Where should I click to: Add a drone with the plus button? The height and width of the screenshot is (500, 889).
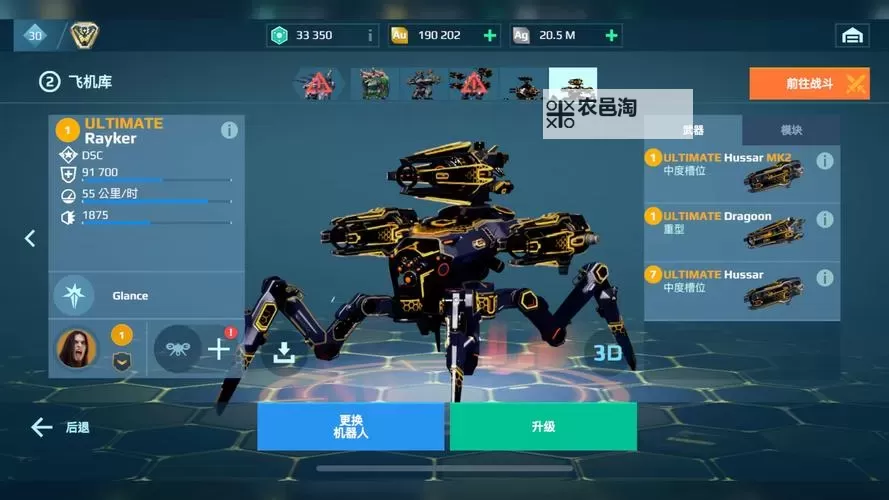(219, 349)
